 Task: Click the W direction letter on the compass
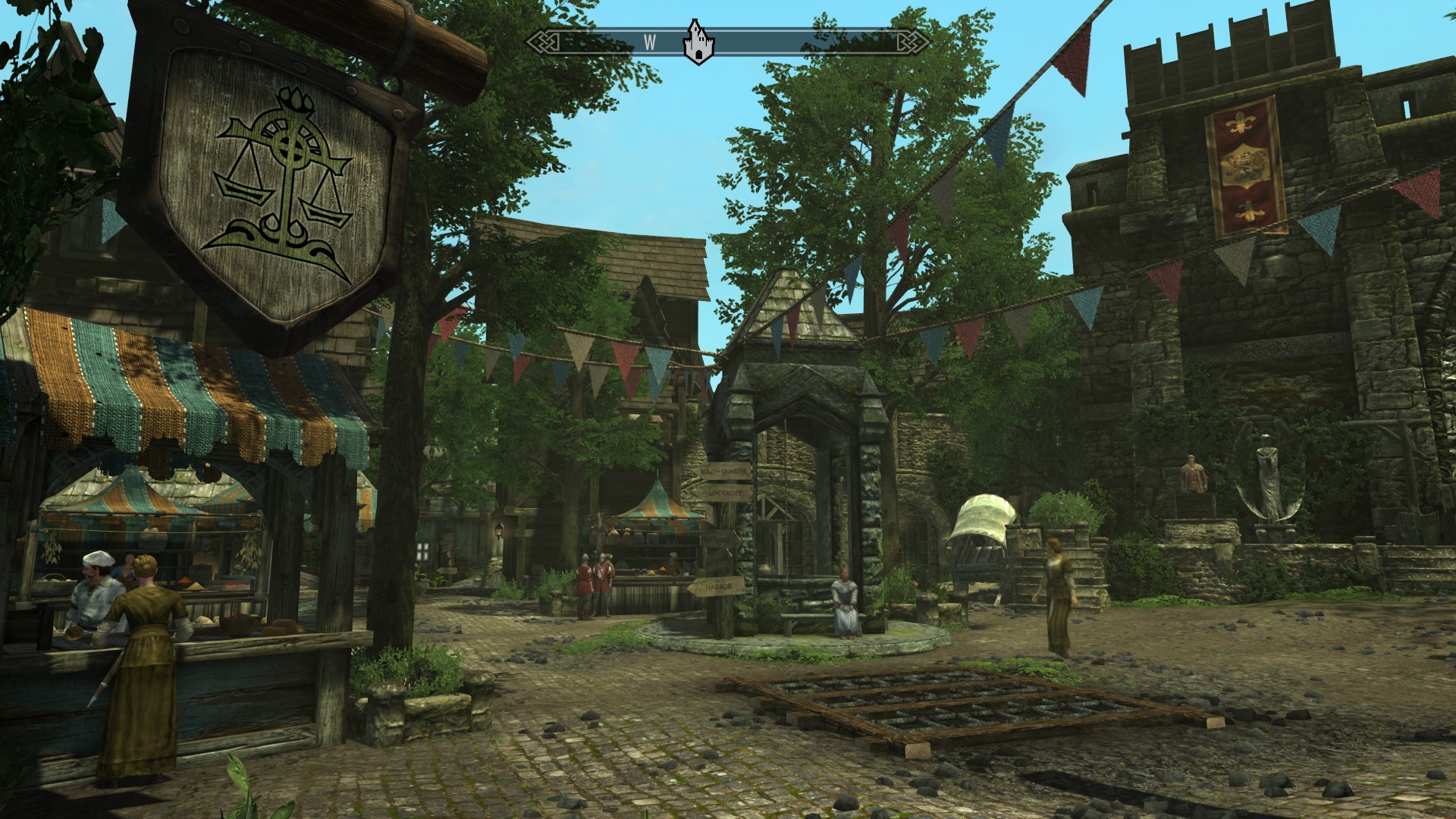pos(649,43)
